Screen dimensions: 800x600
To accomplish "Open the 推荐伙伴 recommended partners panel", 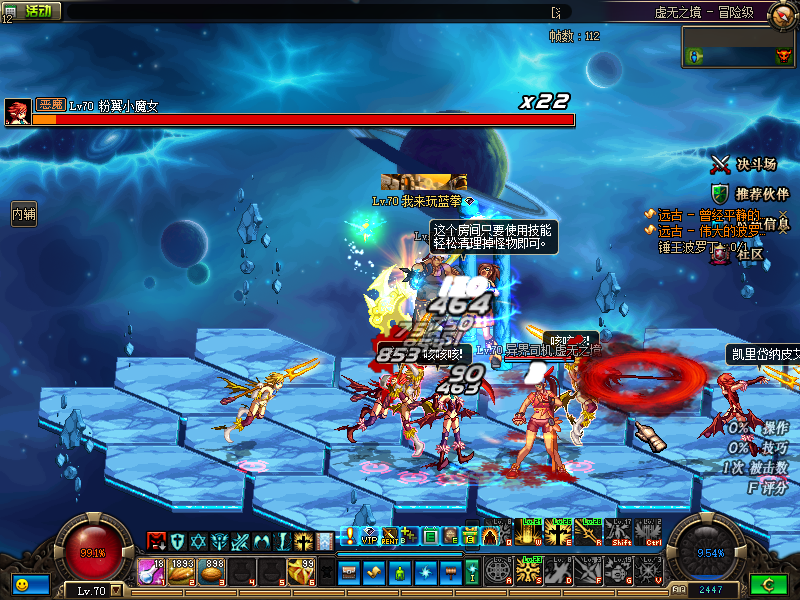I will 744,193.
